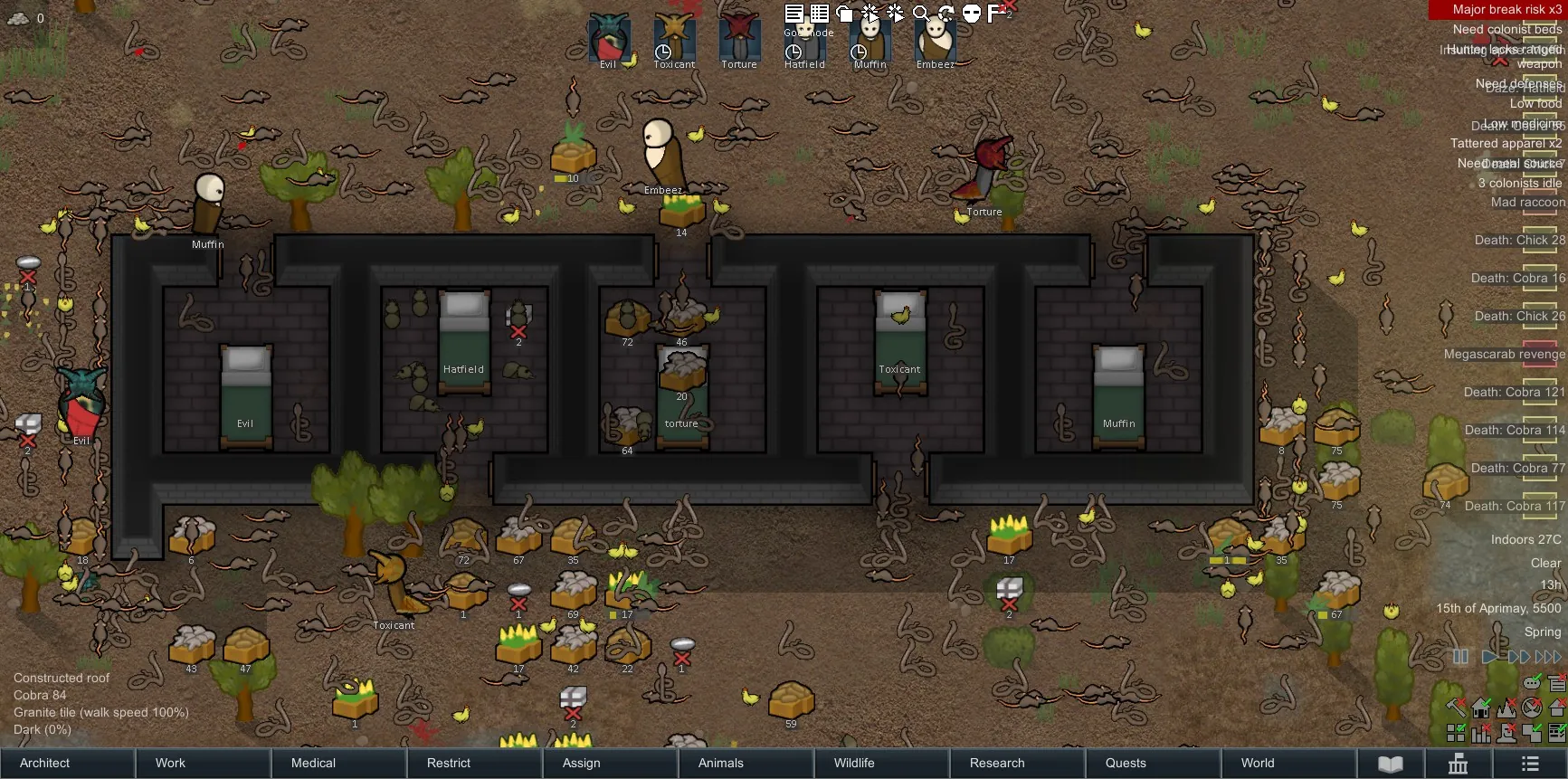Select colonist Evil in the colonist bar
The height and width of the screenshot is (779, 1568).
609,38
